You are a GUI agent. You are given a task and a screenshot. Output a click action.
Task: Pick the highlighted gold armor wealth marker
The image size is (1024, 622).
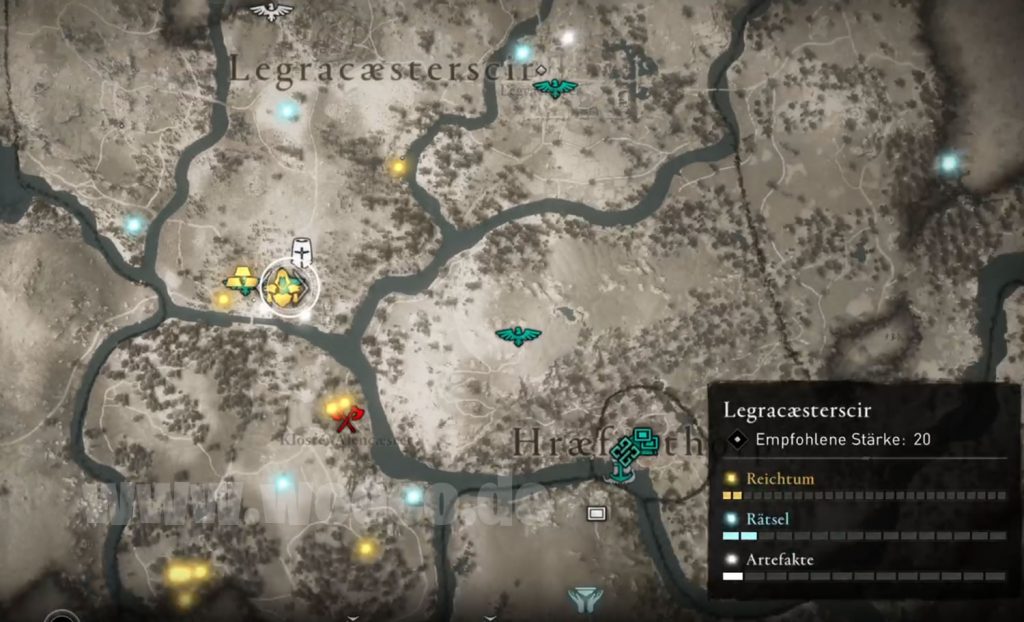pyautogui.click(x=289, y=288)
